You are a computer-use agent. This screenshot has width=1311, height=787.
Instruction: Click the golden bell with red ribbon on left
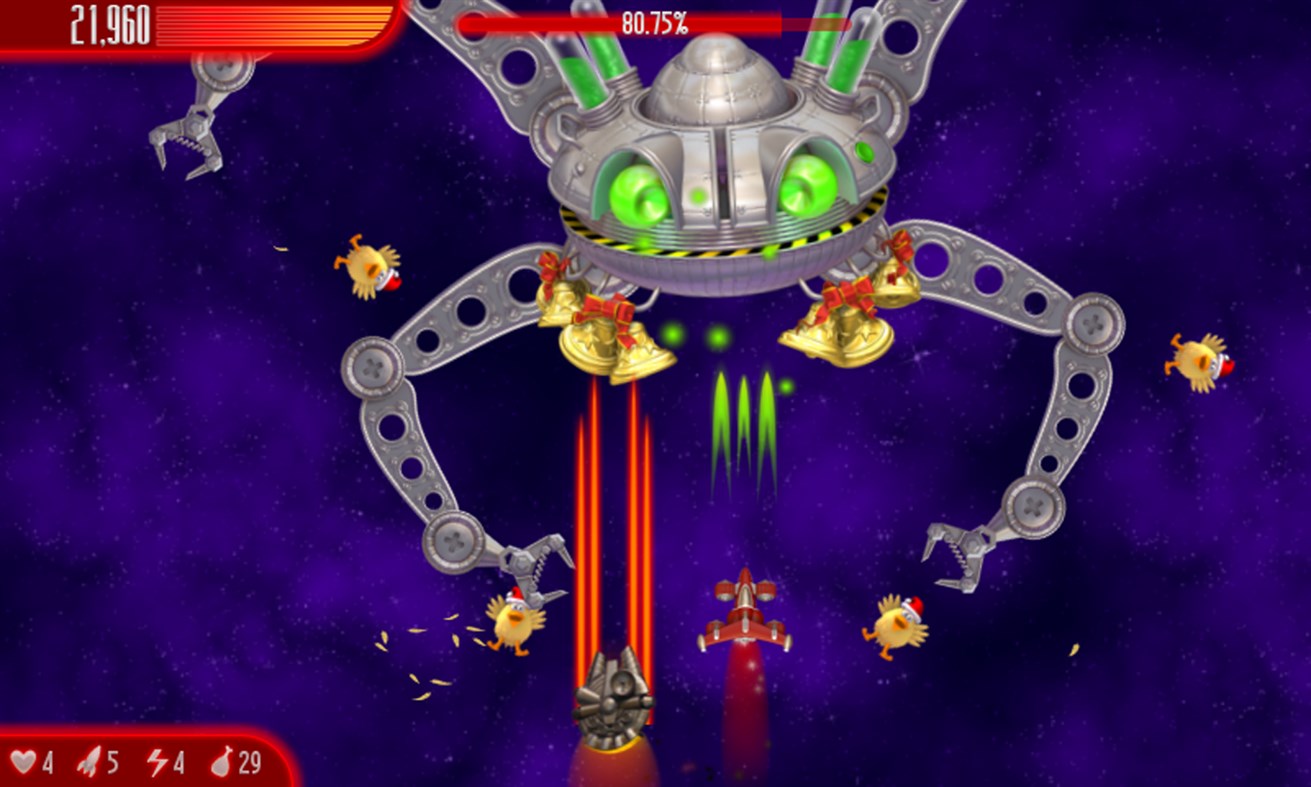pos(600,330)
